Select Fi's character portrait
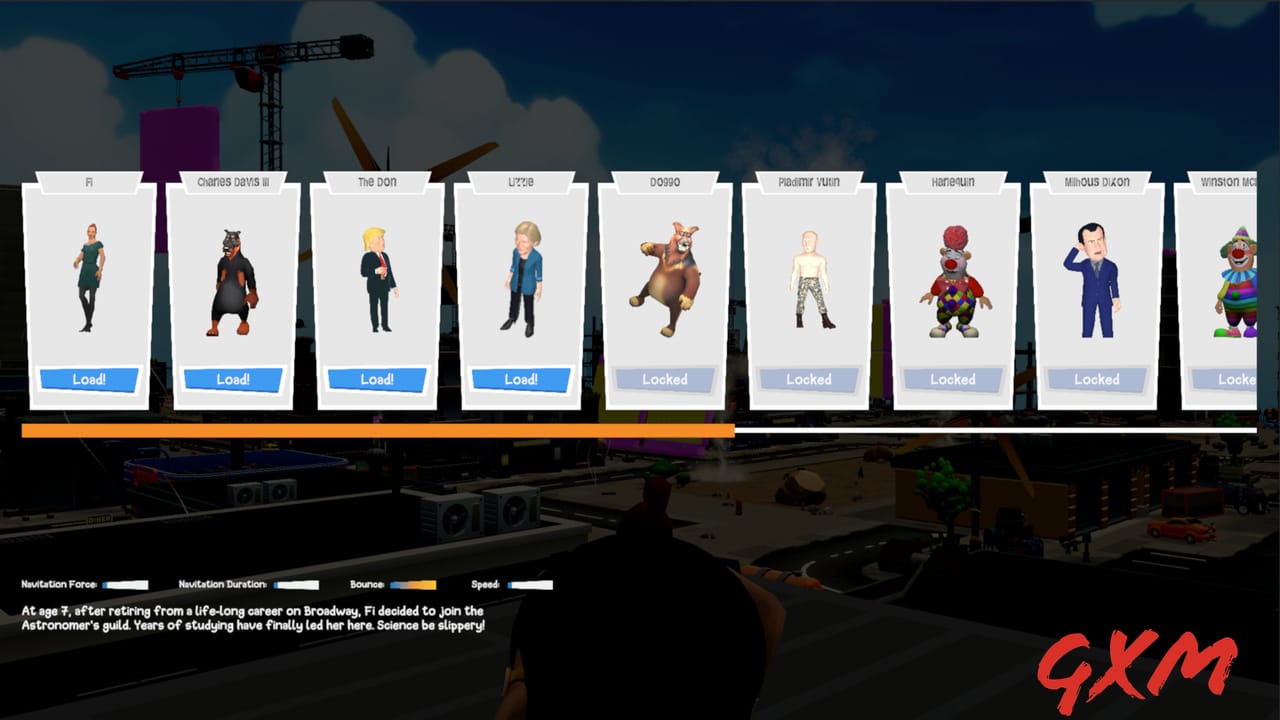 coord(88,280)
